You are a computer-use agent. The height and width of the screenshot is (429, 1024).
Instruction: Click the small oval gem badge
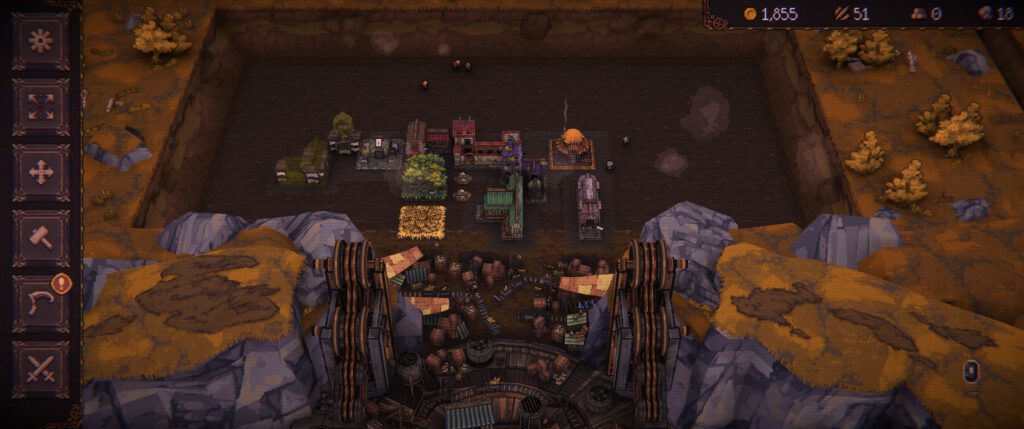pos(971,372)
